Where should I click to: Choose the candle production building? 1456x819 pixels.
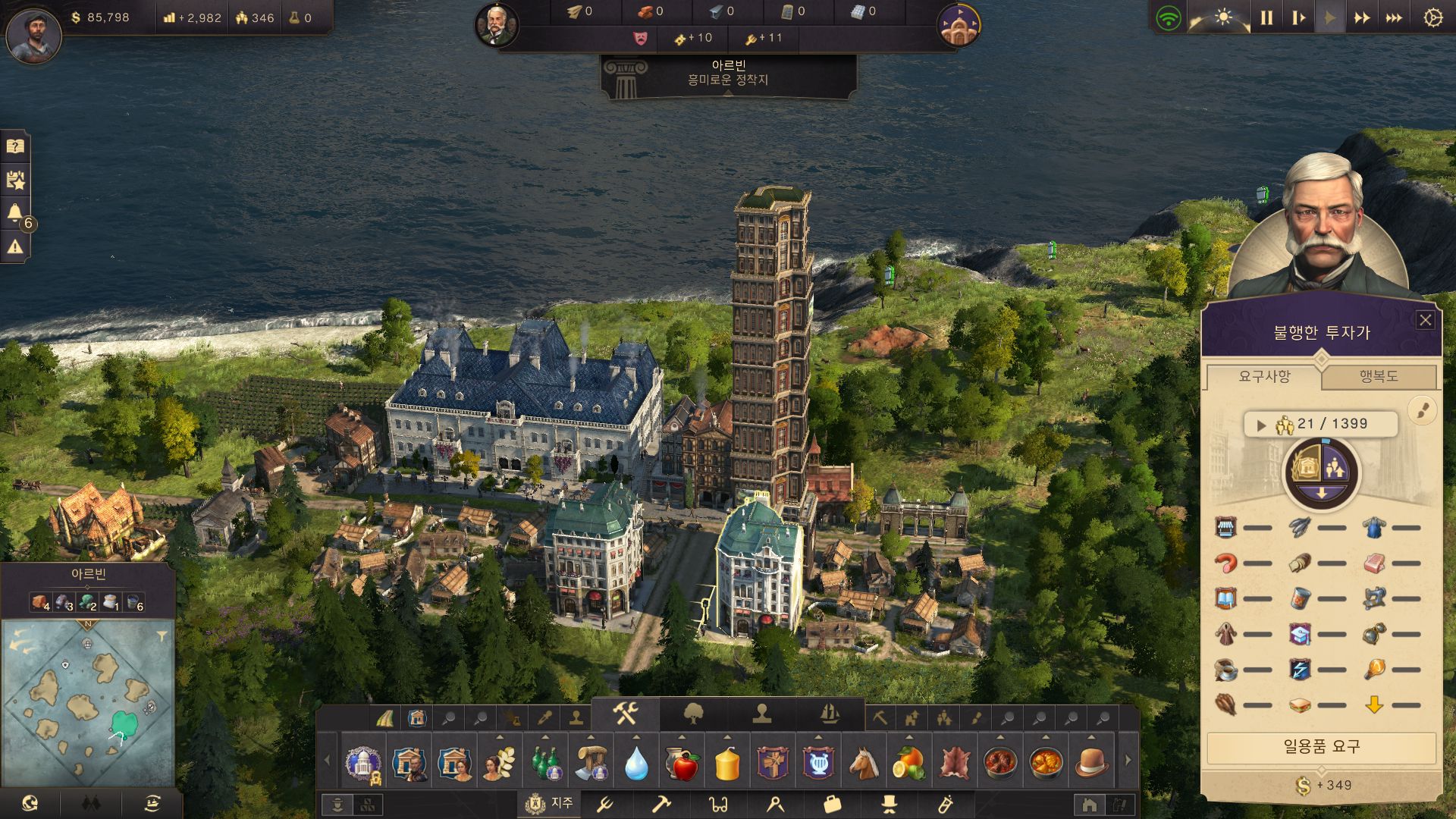click(x=727, y=762)
